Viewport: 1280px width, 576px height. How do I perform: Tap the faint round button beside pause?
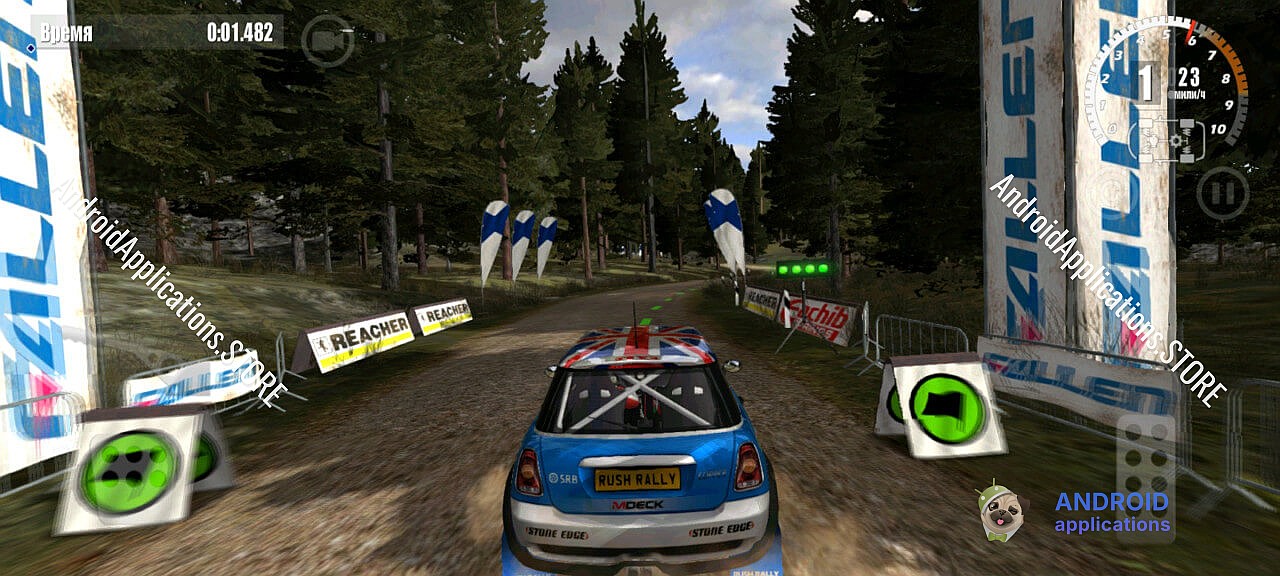coord(1111,192)
